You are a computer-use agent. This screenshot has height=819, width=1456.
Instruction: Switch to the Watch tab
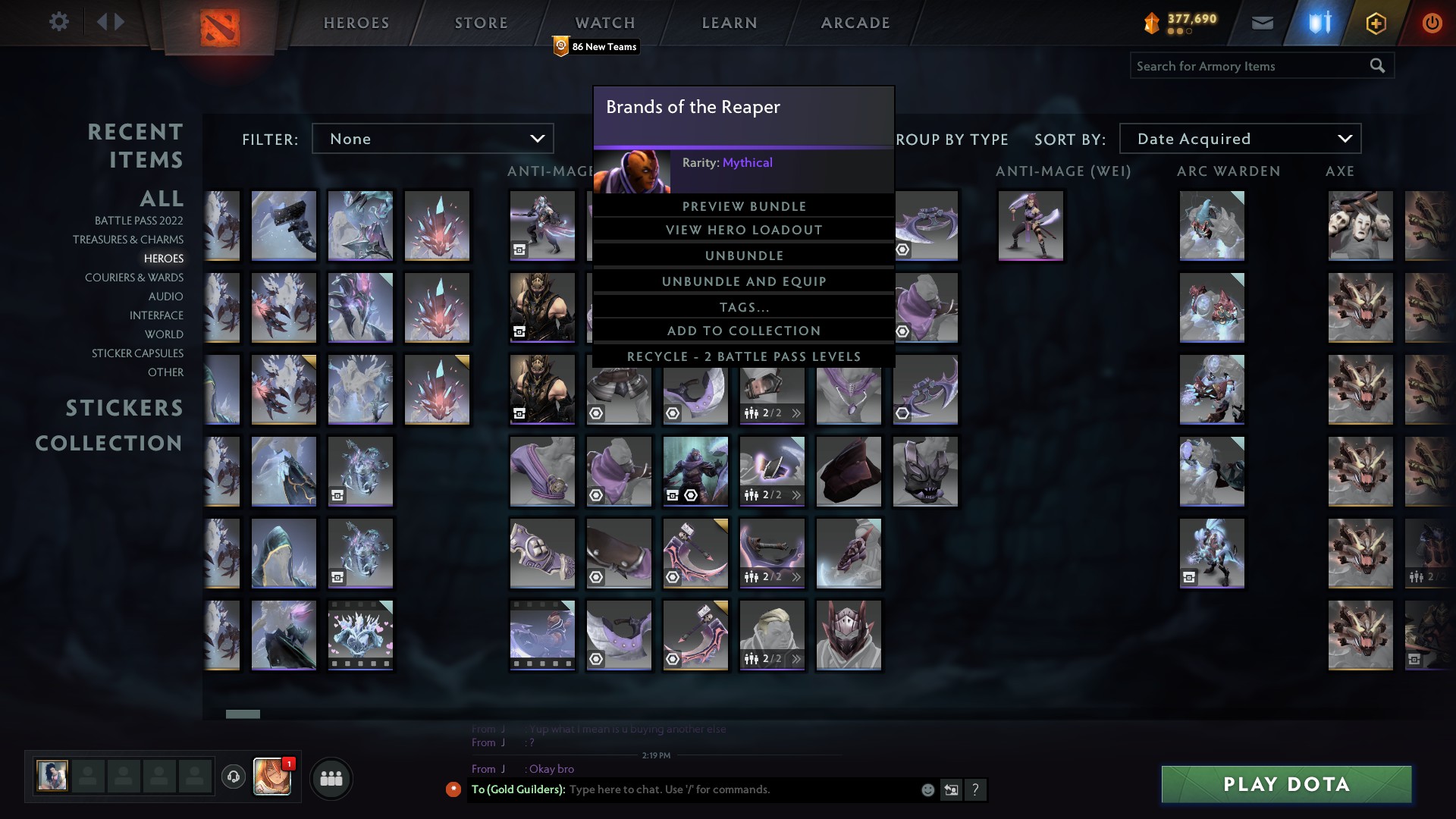tap(604, 23)
